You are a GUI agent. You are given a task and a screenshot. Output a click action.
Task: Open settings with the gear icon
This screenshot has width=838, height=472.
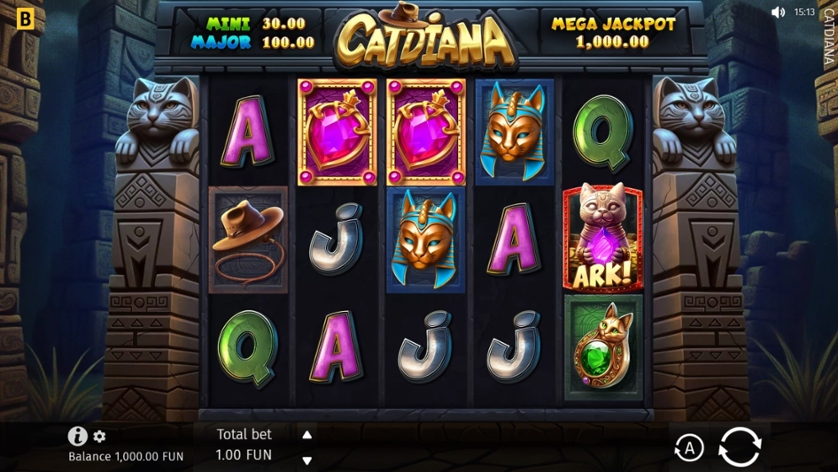[x=100, y=436]
